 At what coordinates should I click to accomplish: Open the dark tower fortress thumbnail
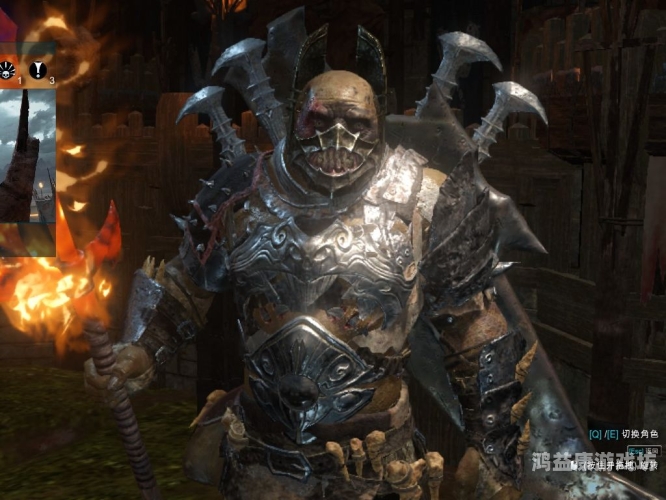27,155
